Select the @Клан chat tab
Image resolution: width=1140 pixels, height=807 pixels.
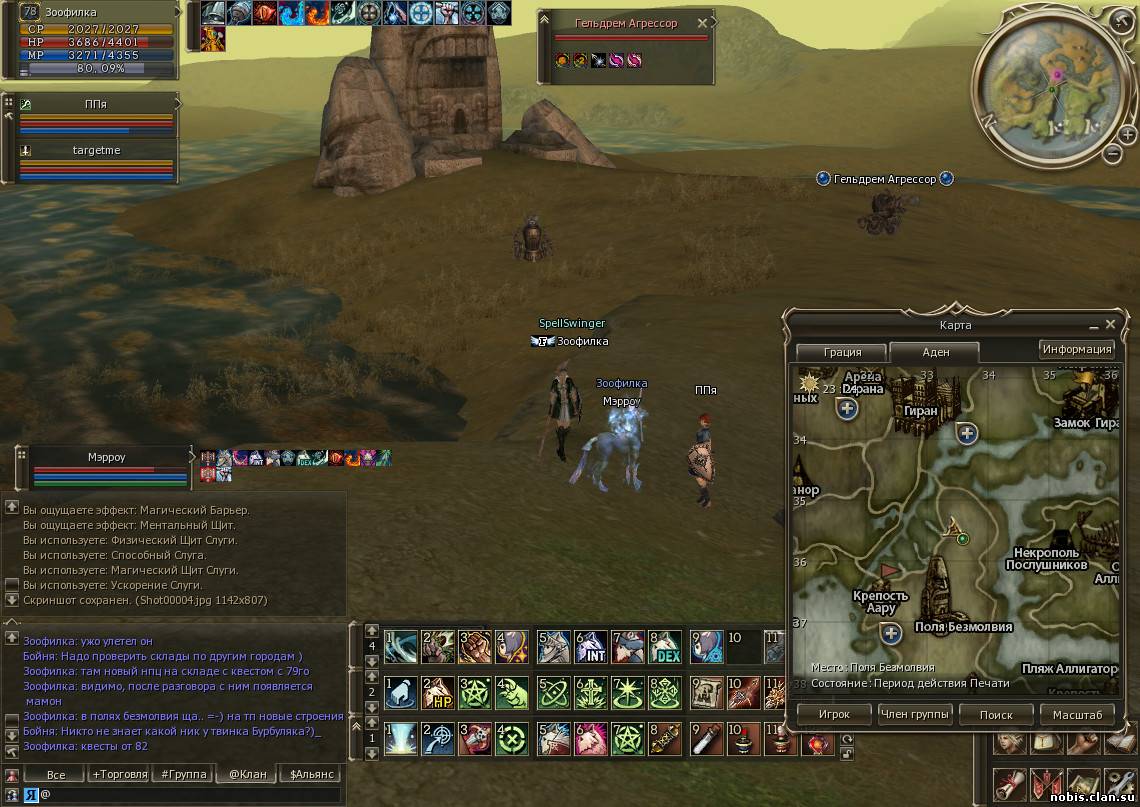(245, 774)
